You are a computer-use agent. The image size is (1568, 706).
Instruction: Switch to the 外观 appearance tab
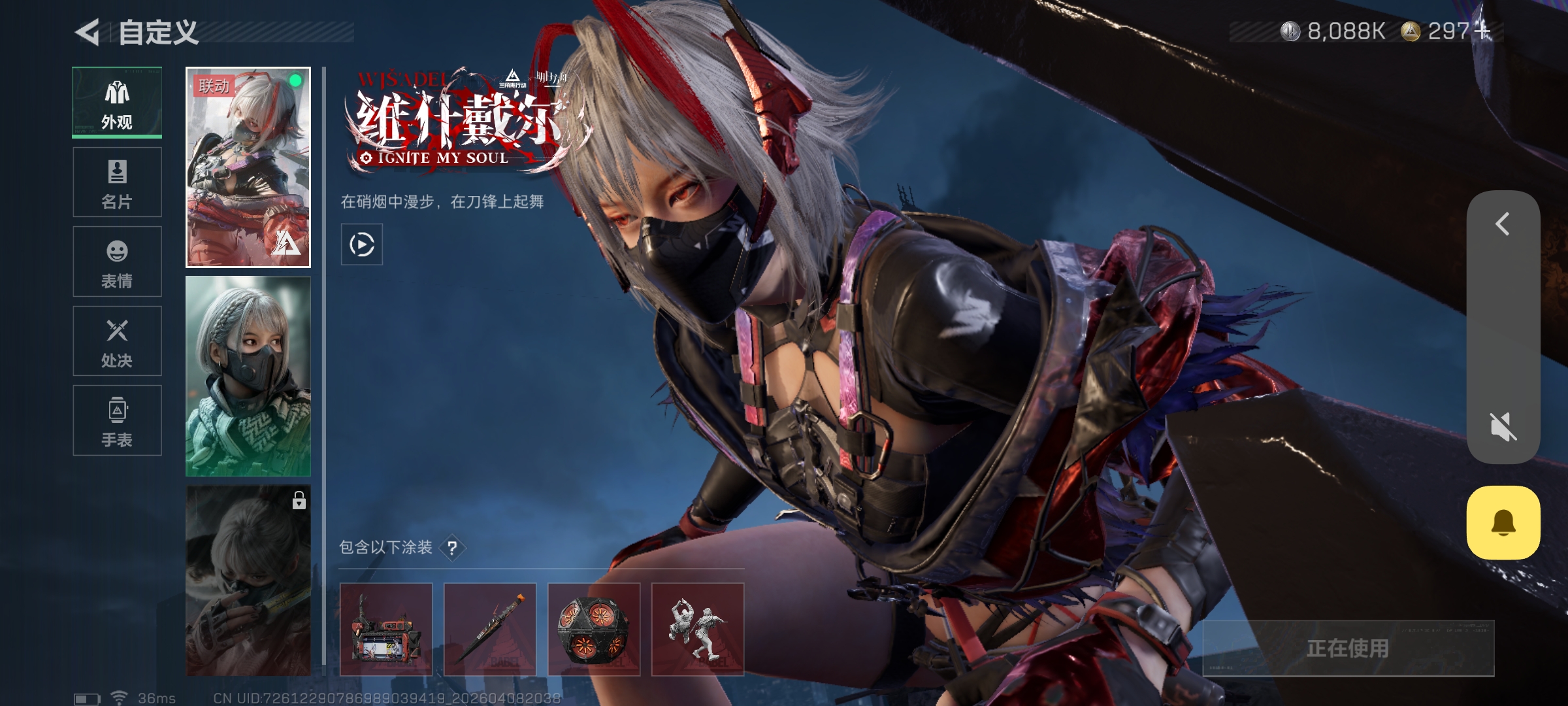[117, 103]
